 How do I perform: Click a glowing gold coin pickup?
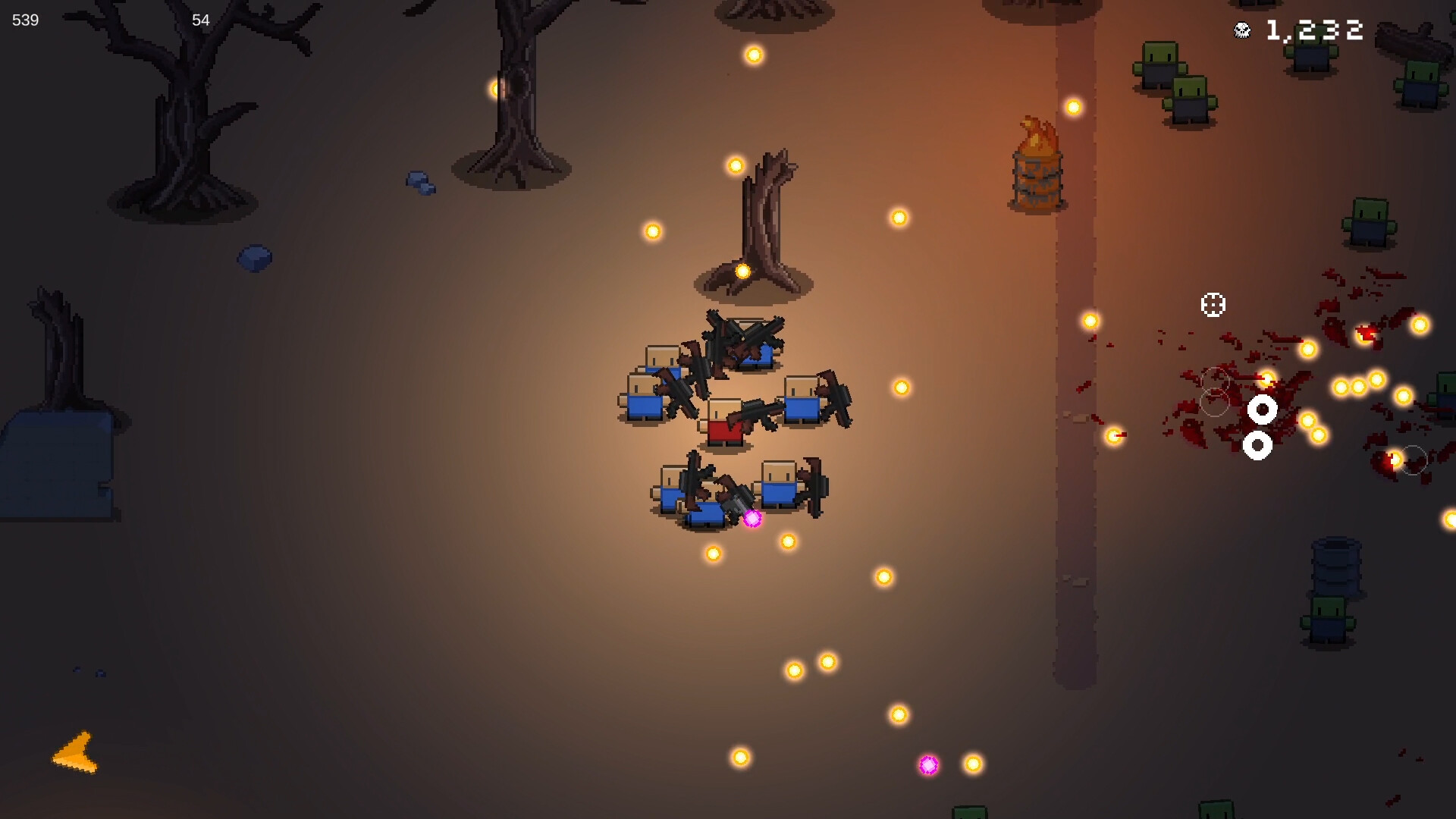(753, 55)
